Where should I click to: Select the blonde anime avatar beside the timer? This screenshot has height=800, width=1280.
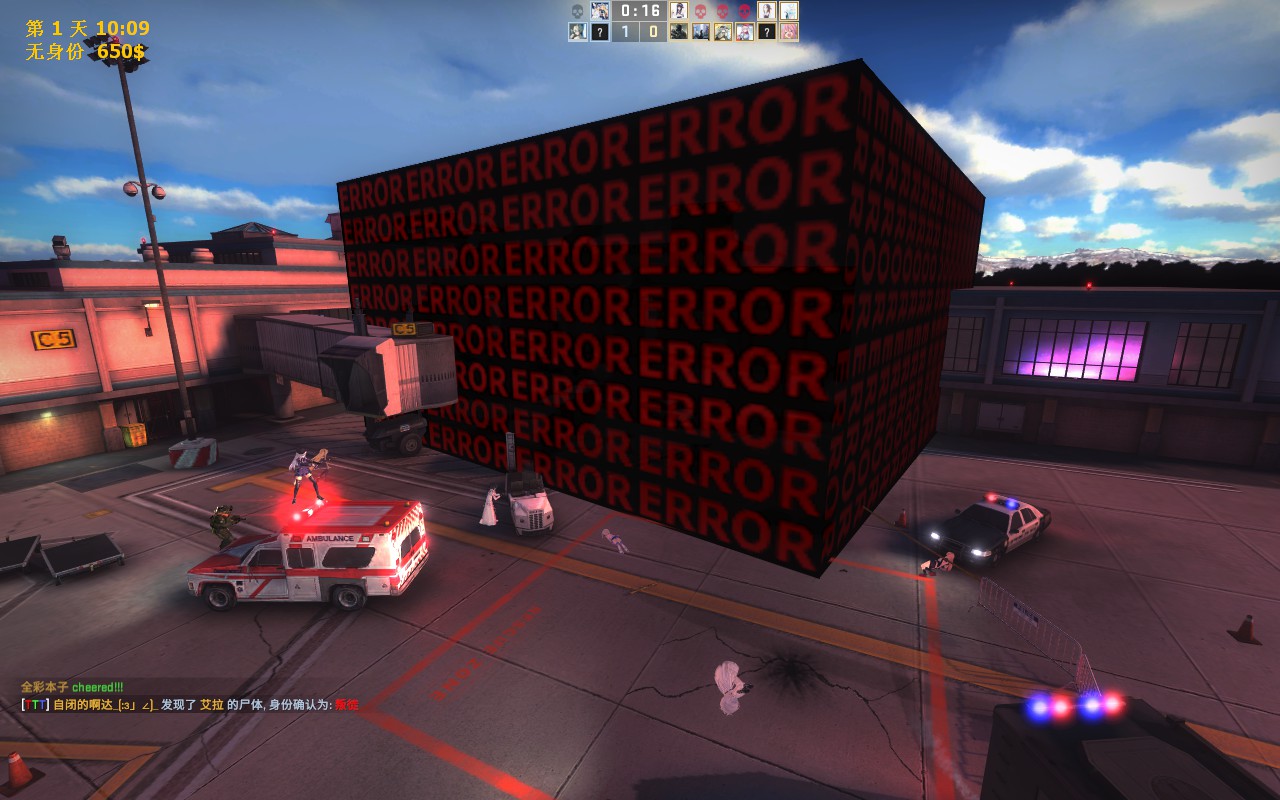point(600,11)
